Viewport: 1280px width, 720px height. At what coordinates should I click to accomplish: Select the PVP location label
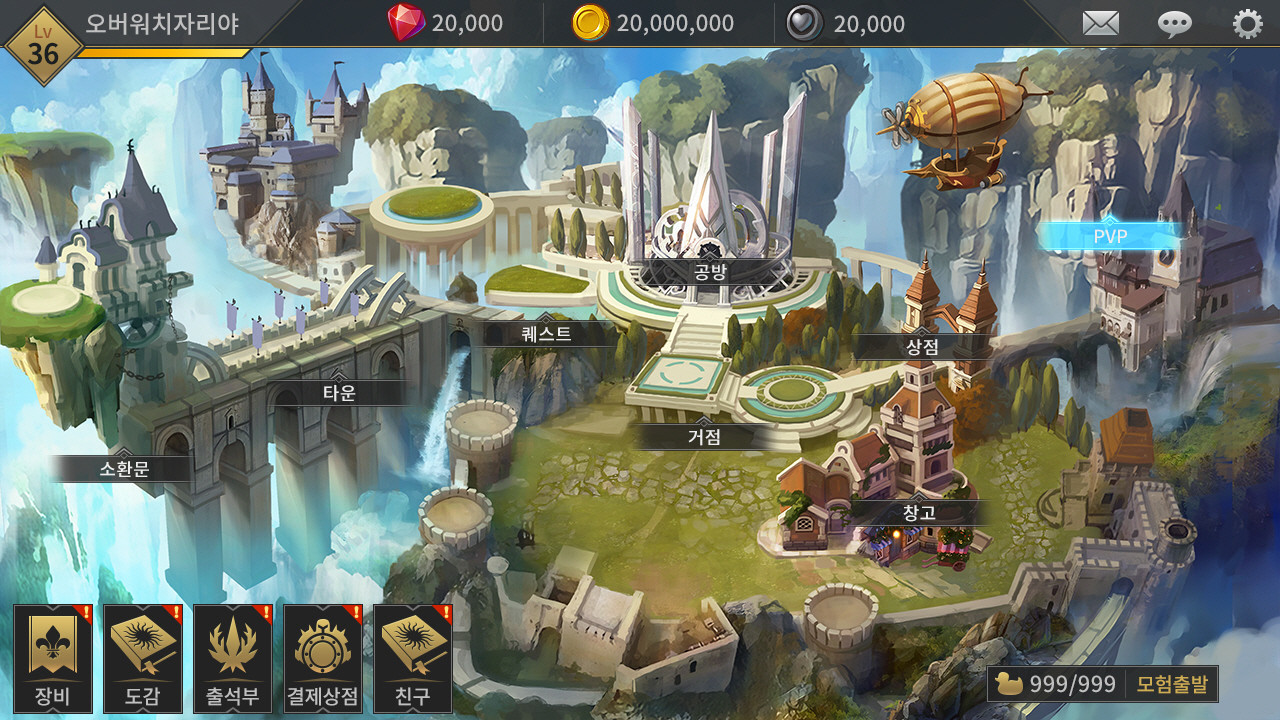(x=1110, y=236)
